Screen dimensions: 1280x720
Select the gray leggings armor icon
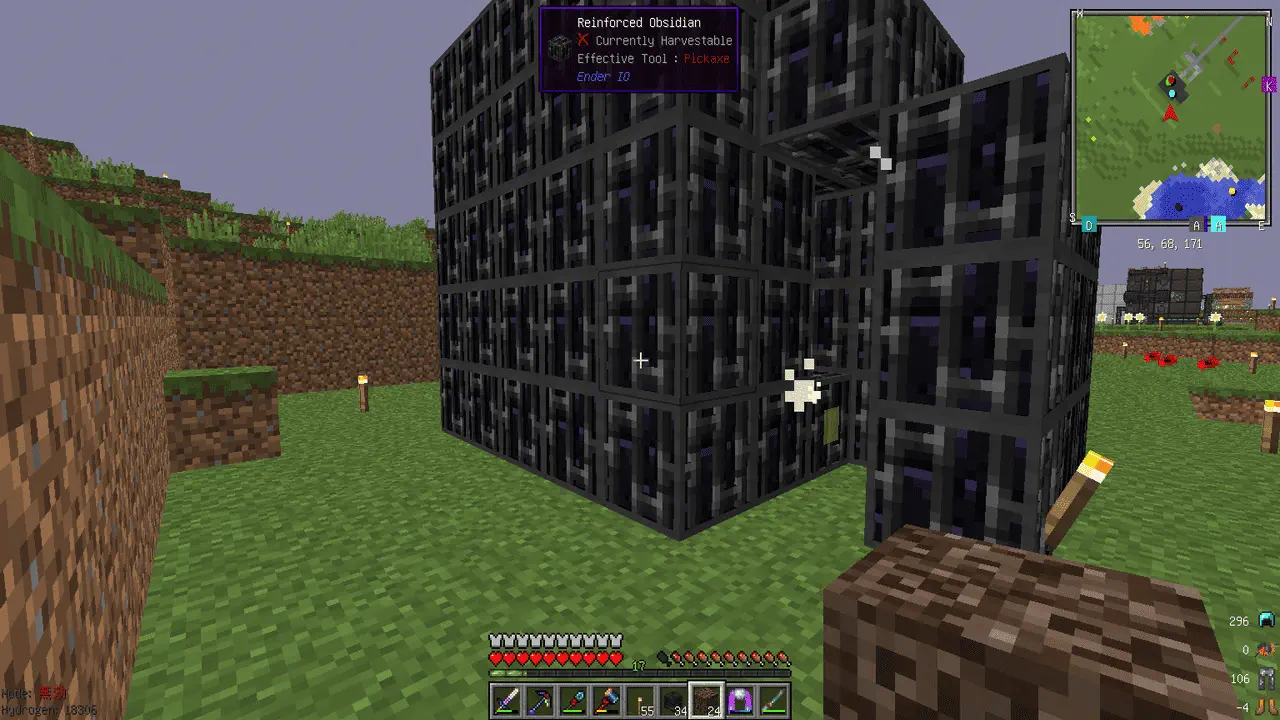(1266, 679)
